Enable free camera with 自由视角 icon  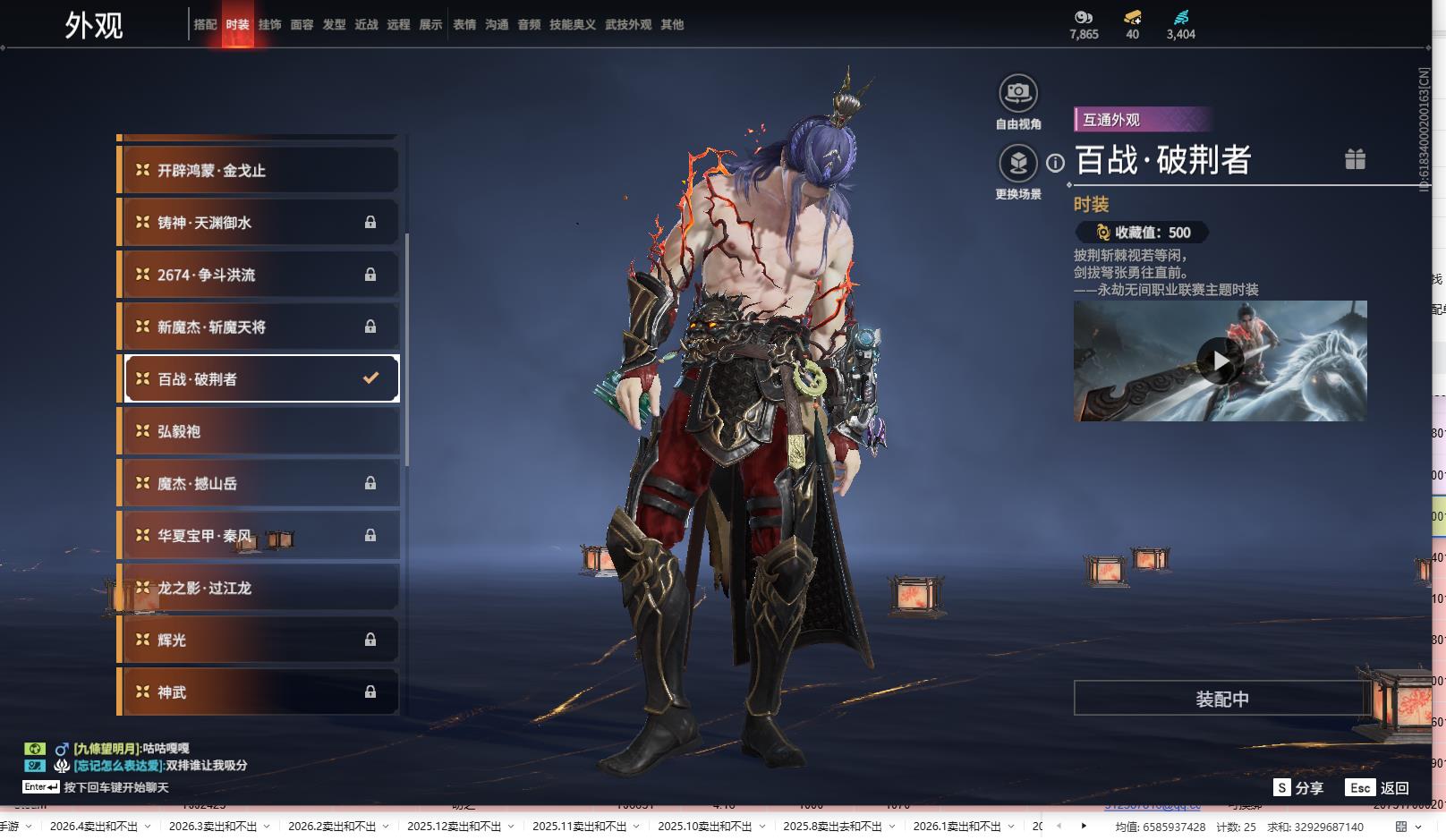coord(1017,93)
